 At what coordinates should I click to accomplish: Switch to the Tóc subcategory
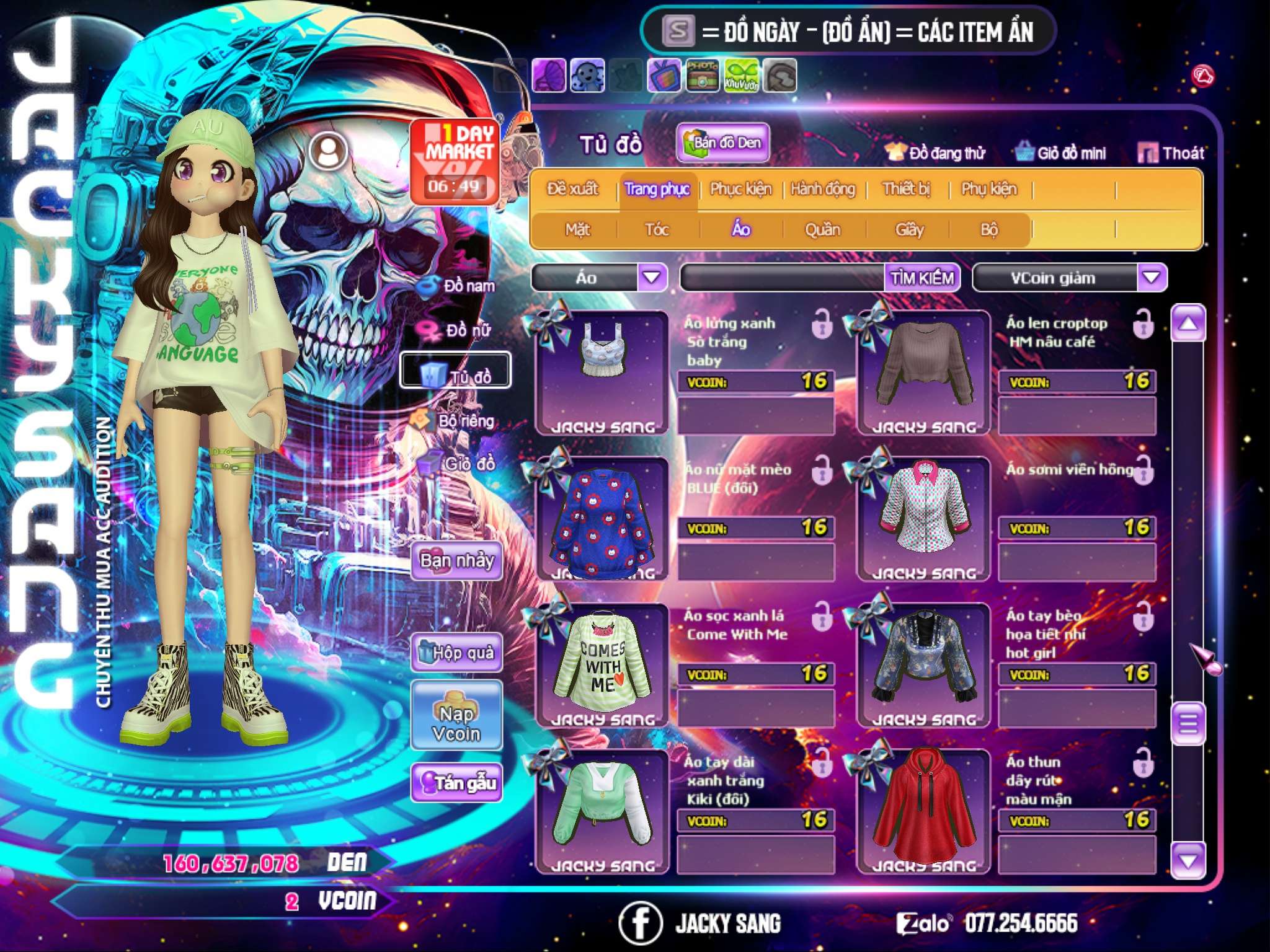[657, 230]
